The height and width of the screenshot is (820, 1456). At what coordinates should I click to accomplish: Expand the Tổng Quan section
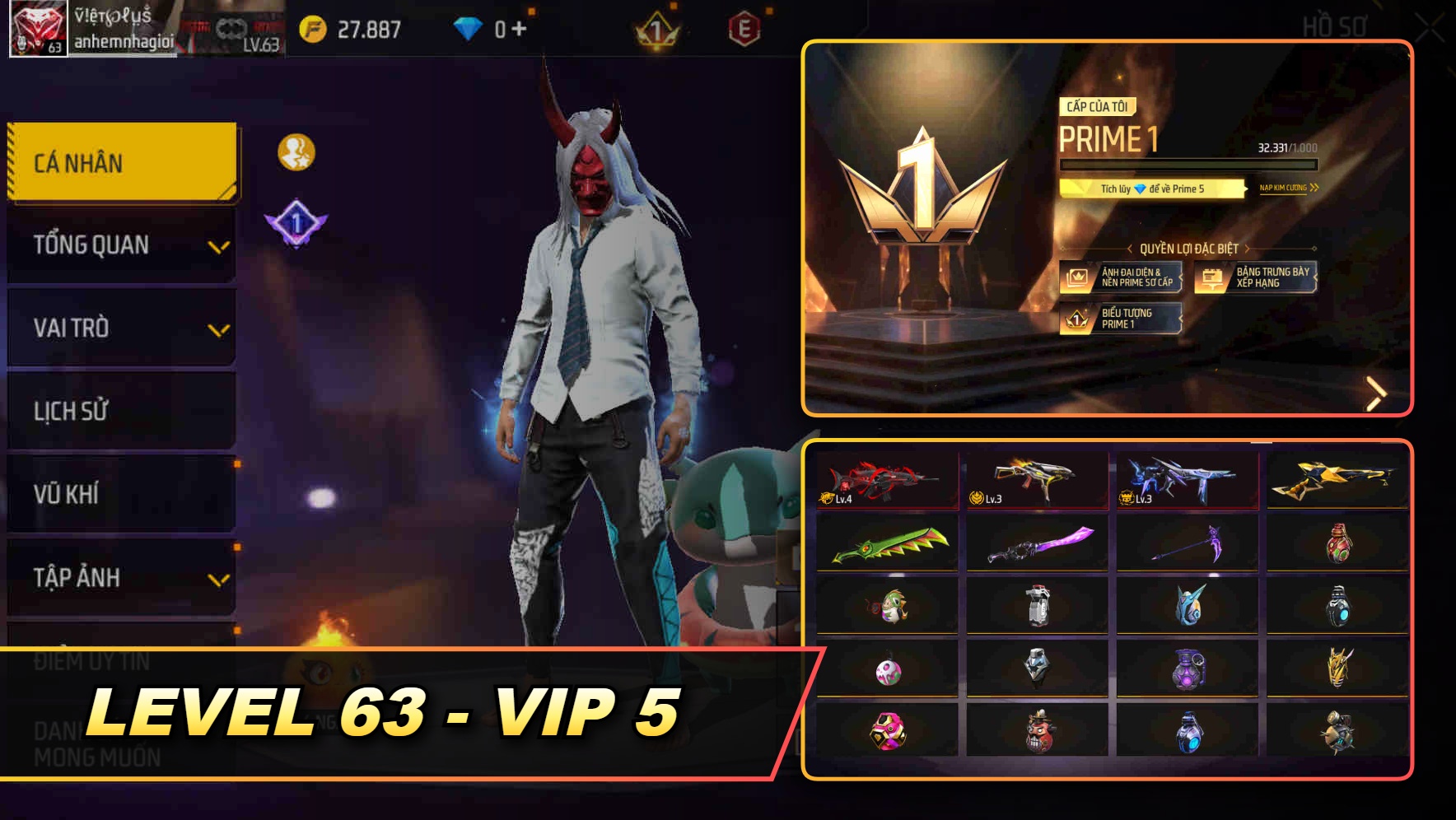tap(119, 245)
